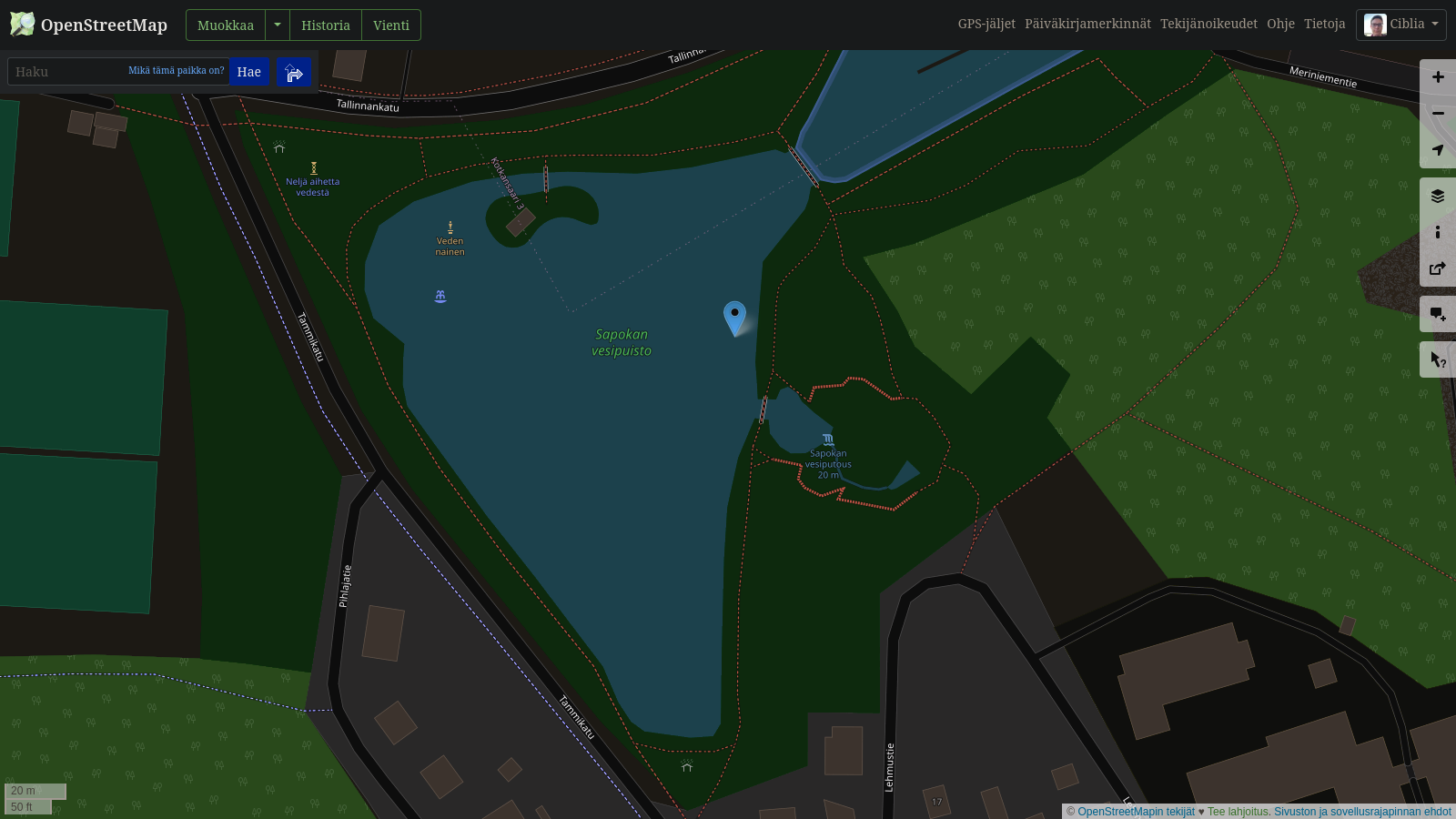Open the map key info icon
The width and height of the screenshot is (1456, 819).
coord(1438,231)
